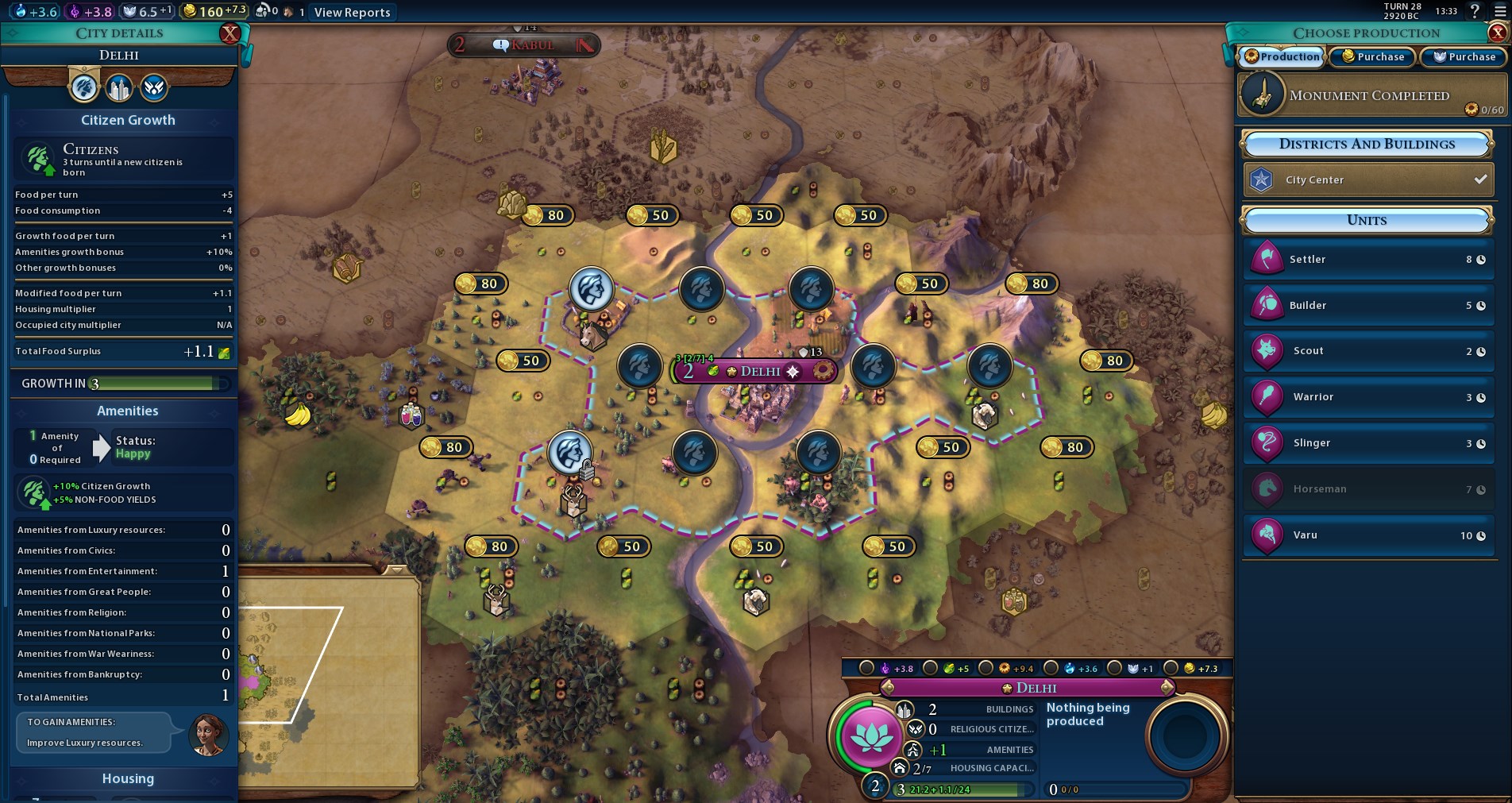Pick the Slinger unit
1512x803 pixels.
tap(1367, 443)
